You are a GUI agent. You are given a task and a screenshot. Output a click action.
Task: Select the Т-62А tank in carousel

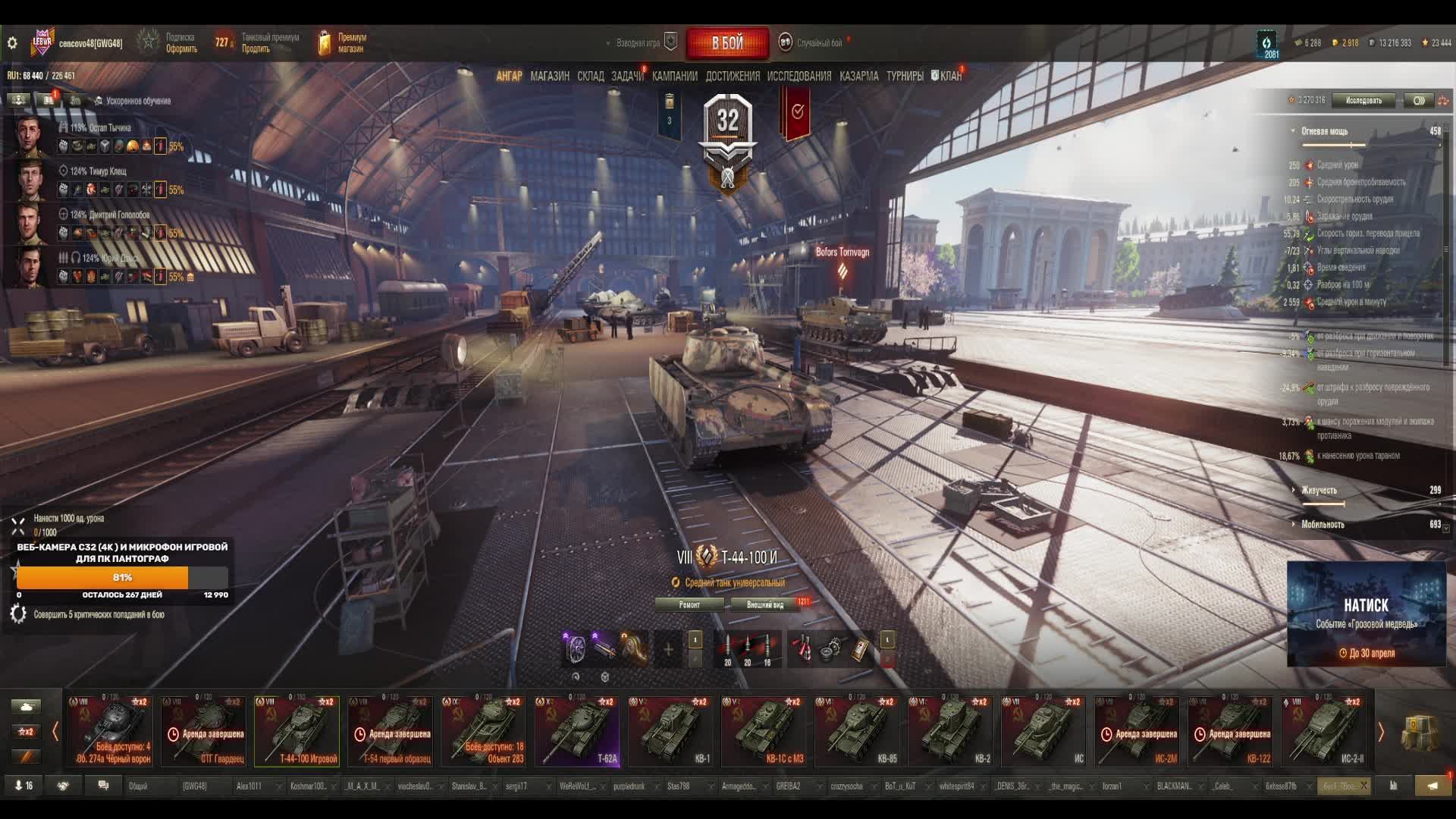577,731
